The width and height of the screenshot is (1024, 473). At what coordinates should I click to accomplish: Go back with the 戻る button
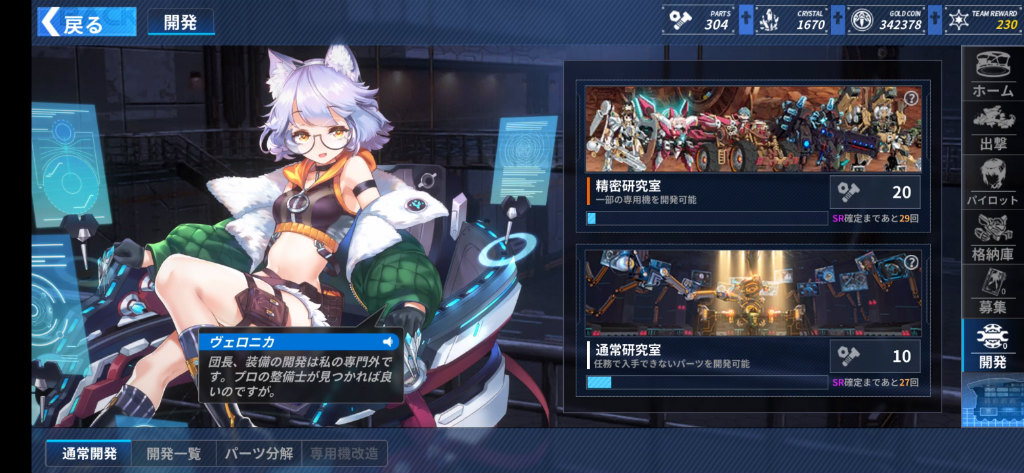coord(72,22)
